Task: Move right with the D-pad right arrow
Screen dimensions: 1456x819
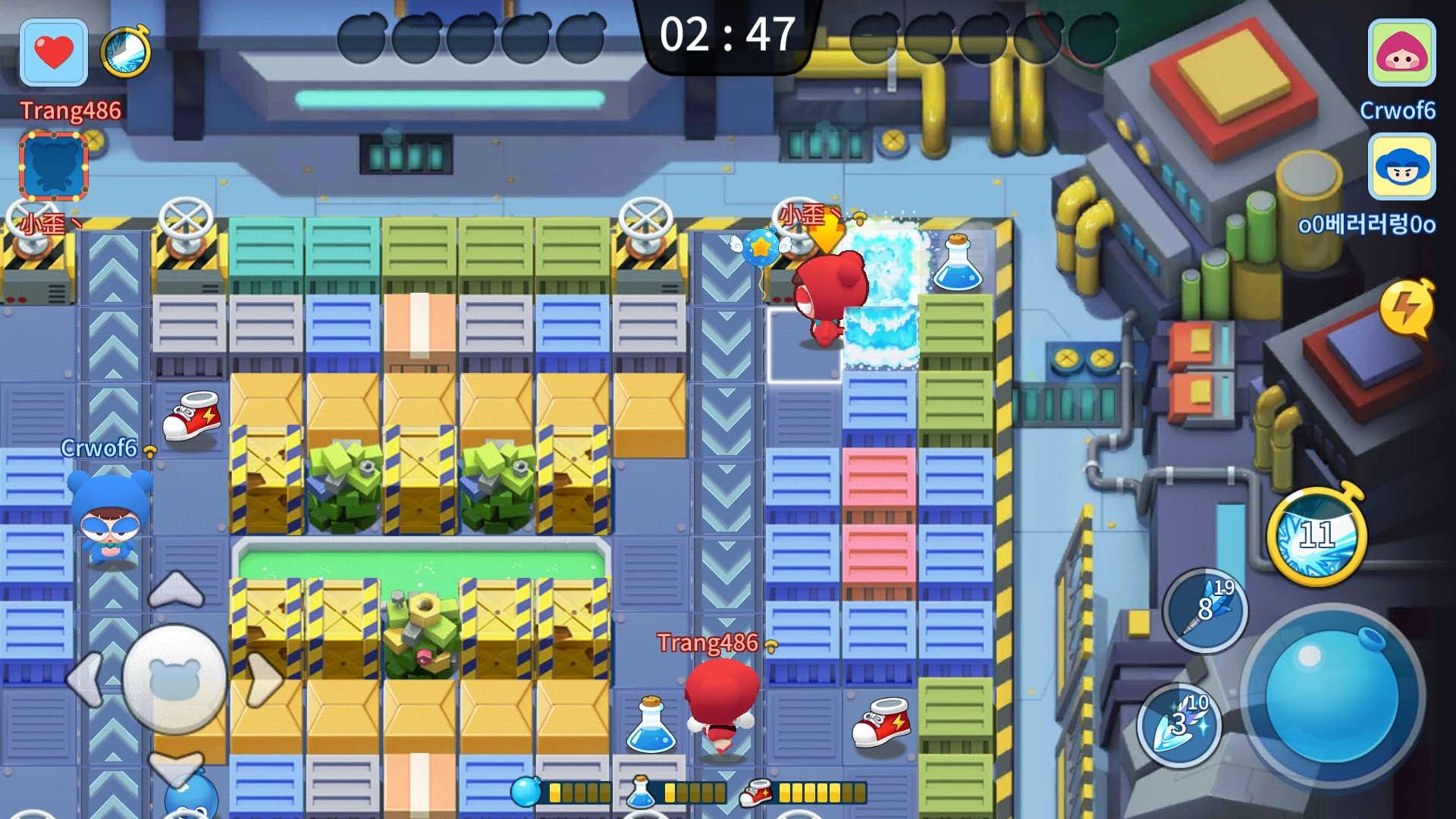Action: [265, 679]
